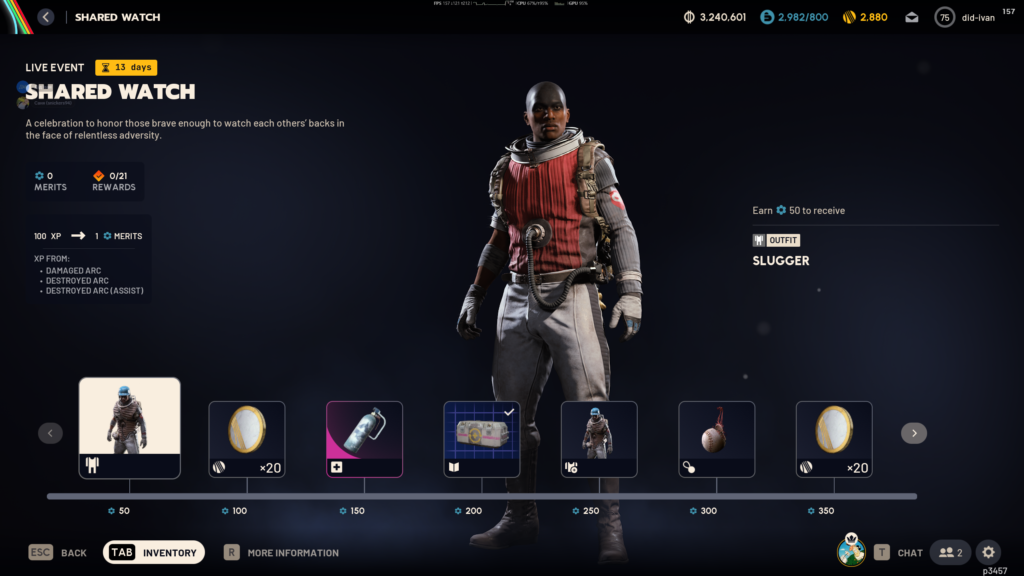Select the outfit variant reward at 250 merits

(x=599, y=439)
